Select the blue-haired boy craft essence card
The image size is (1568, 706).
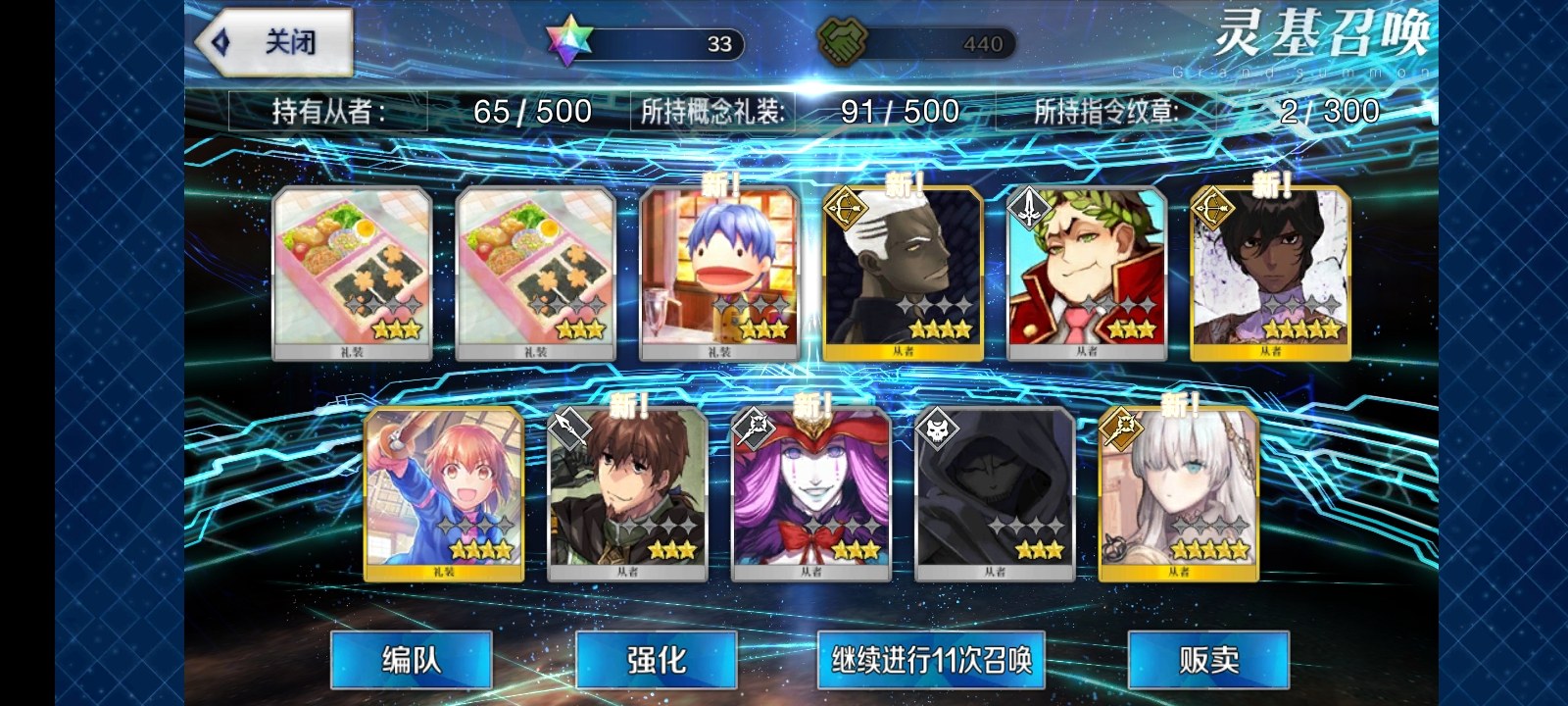point(719,274)
